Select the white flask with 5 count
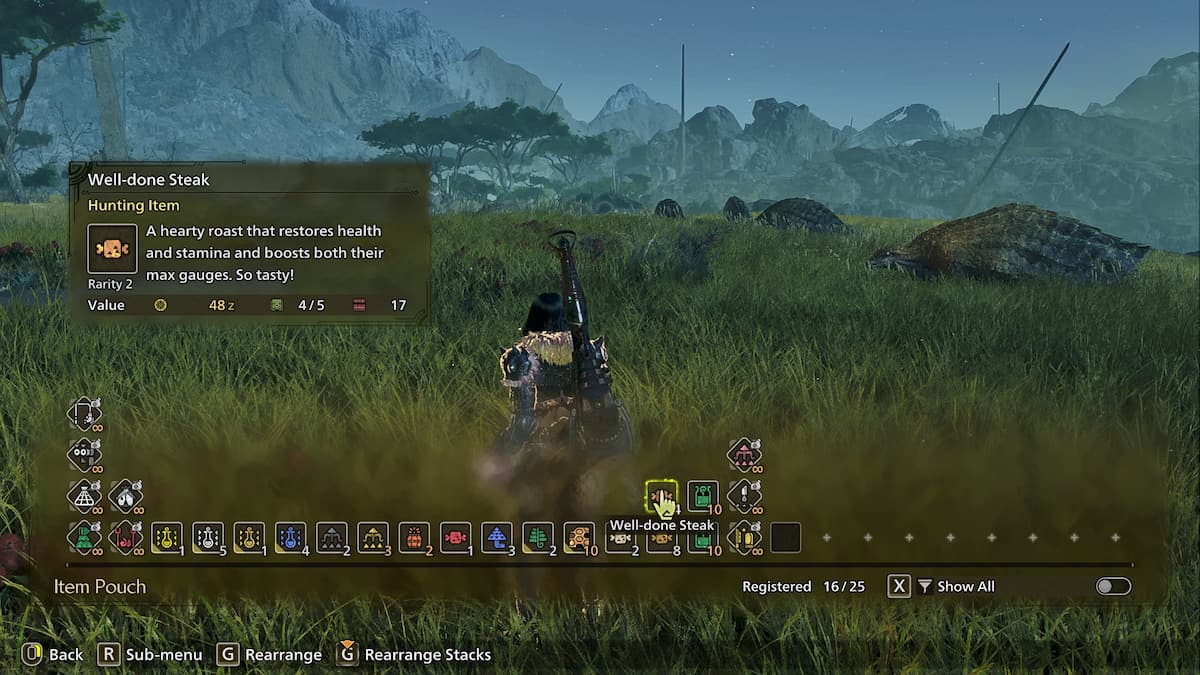This screenshot has height=675, width=1200. (x=207, y=538)
